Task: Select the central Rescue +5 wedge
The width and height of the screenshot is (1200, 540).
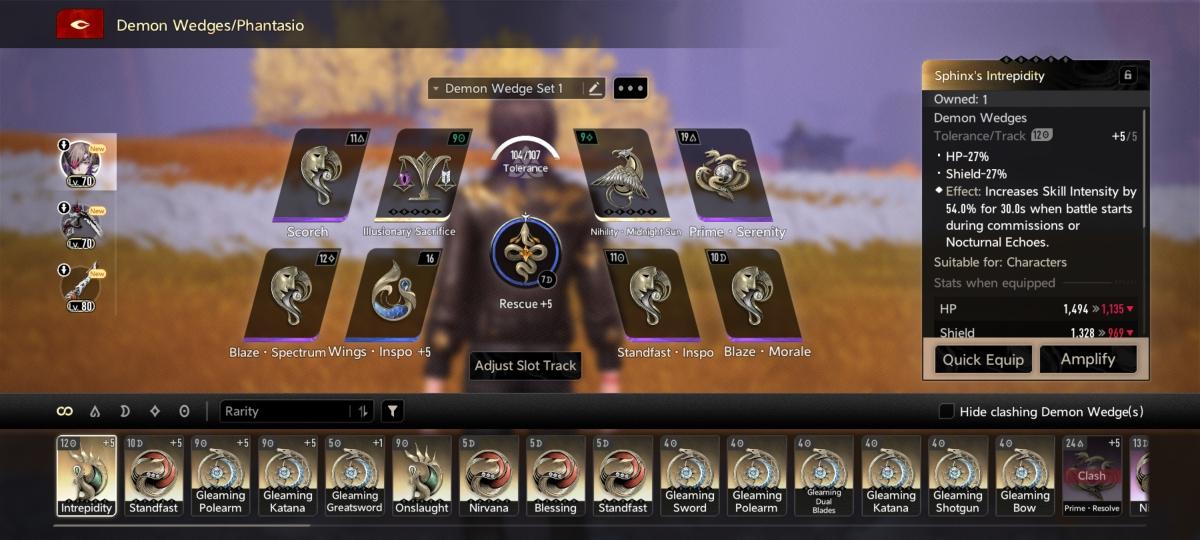Action: (525, 249)
